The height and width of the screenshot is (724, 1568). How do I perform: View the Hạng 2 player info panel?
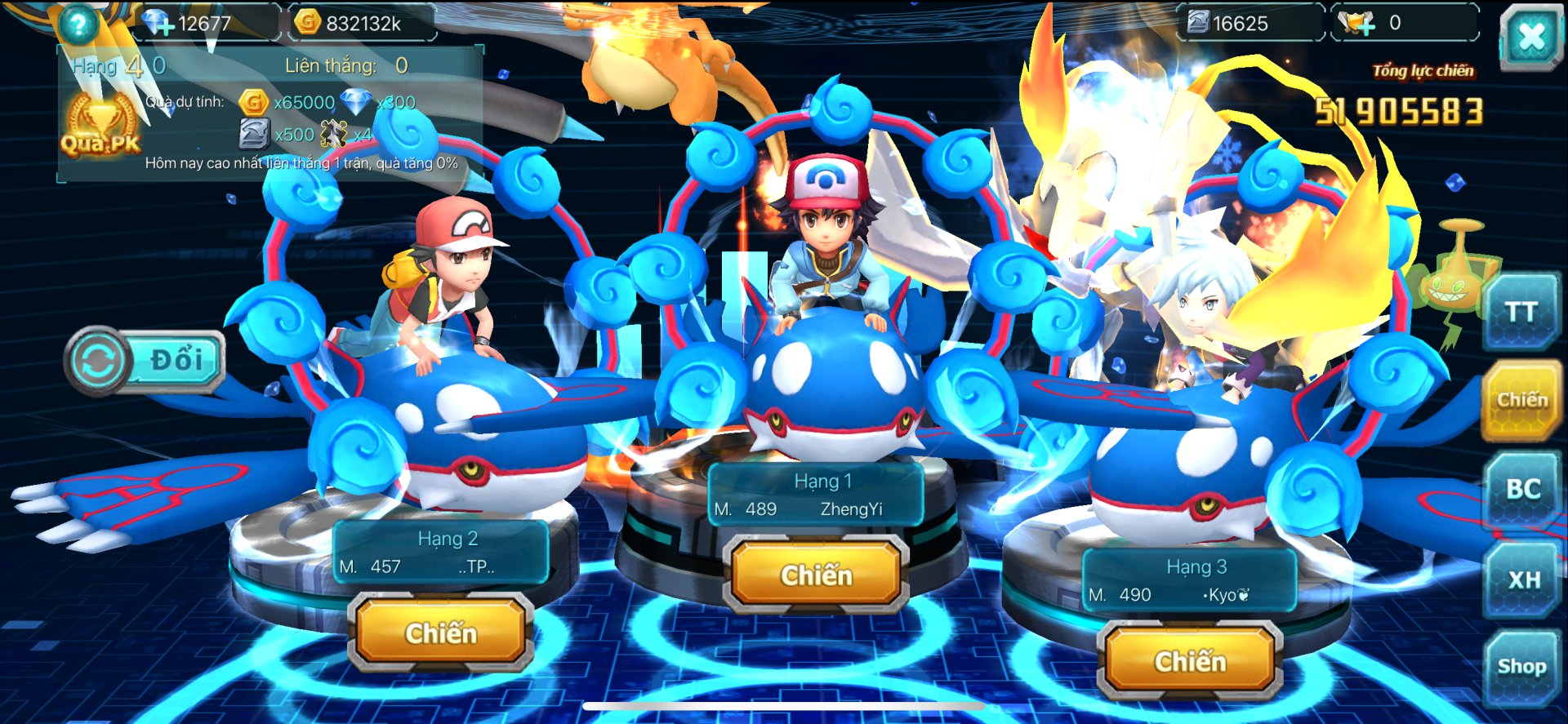(x=441, y=553)
